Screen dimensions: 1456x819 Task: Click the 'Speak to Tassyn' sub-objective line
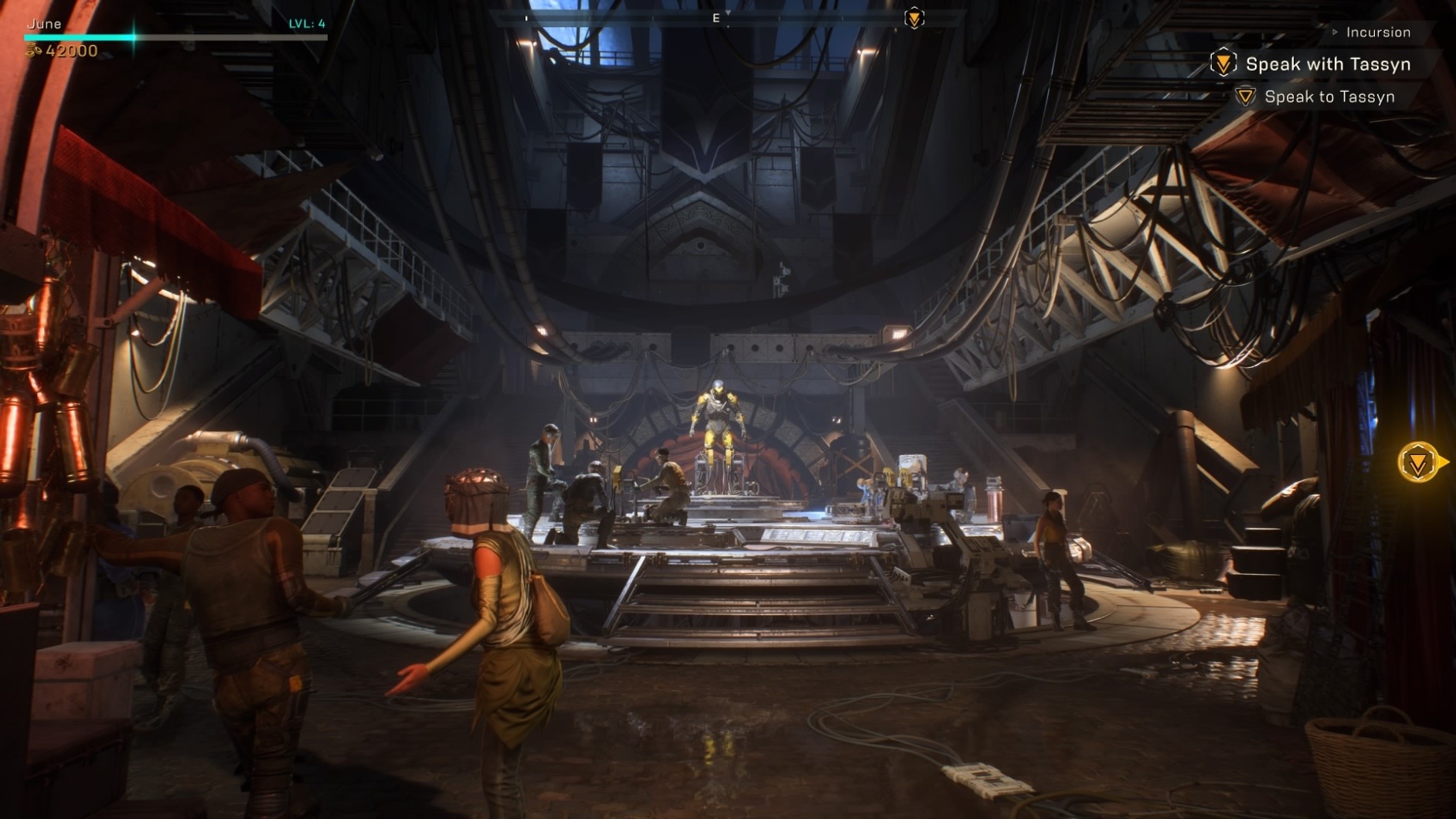click(1328, 97)
